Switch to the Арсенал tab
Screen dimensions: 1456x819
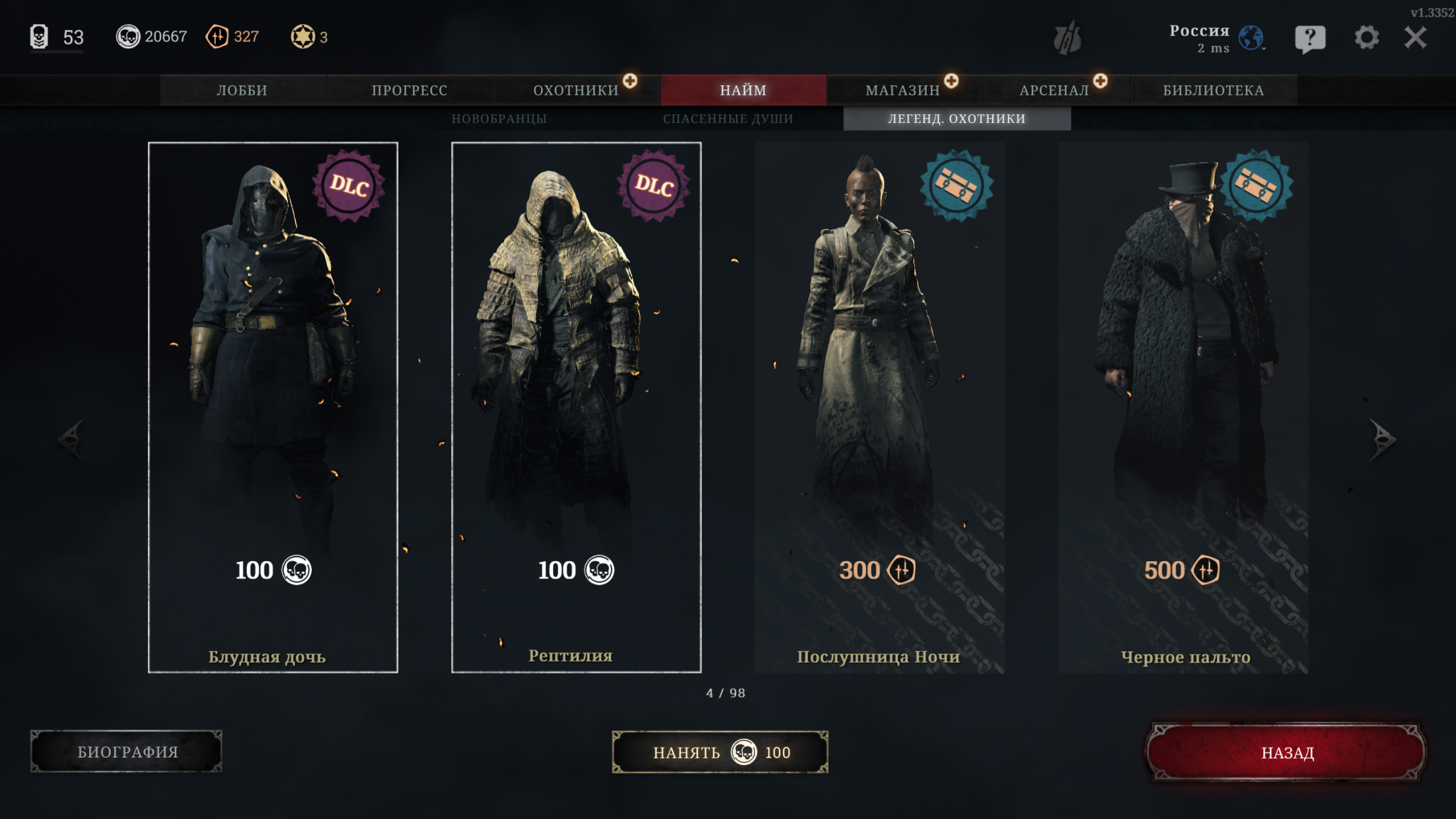coord(1054,91)
